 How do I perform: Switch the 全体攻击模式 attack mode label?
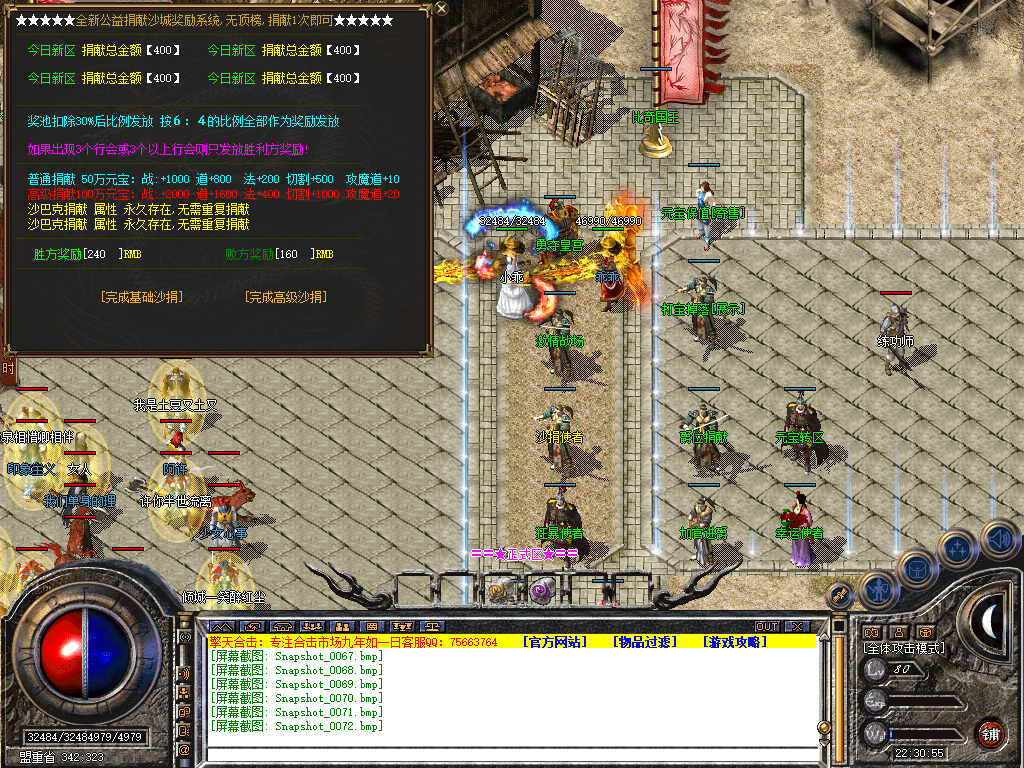(903, 648)
